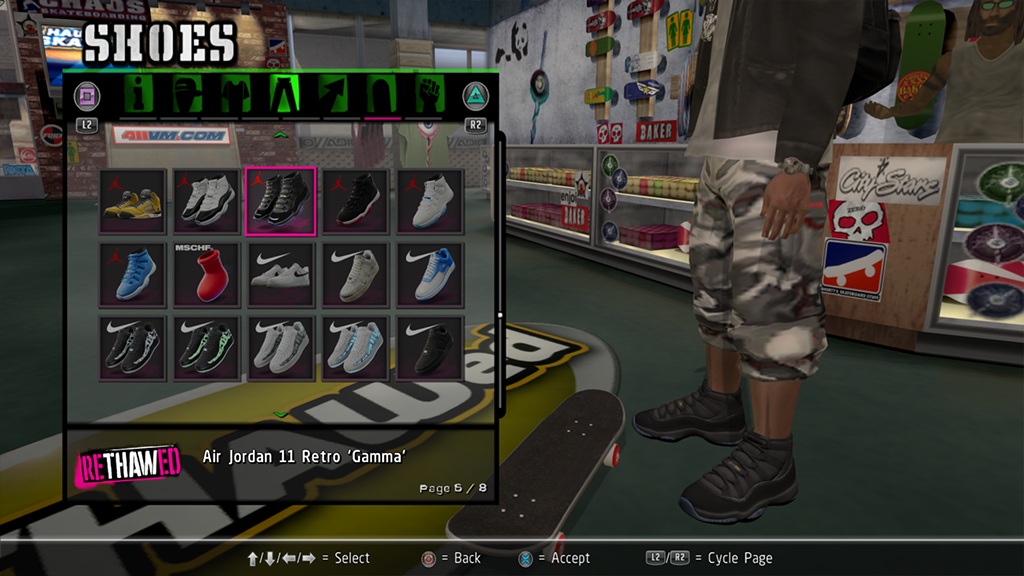Image resolution: width=1024 pixels, height=576 pixels.
Task: Select the arrow icon category tab
Action: pyautogui.click(x=332, y=95)
